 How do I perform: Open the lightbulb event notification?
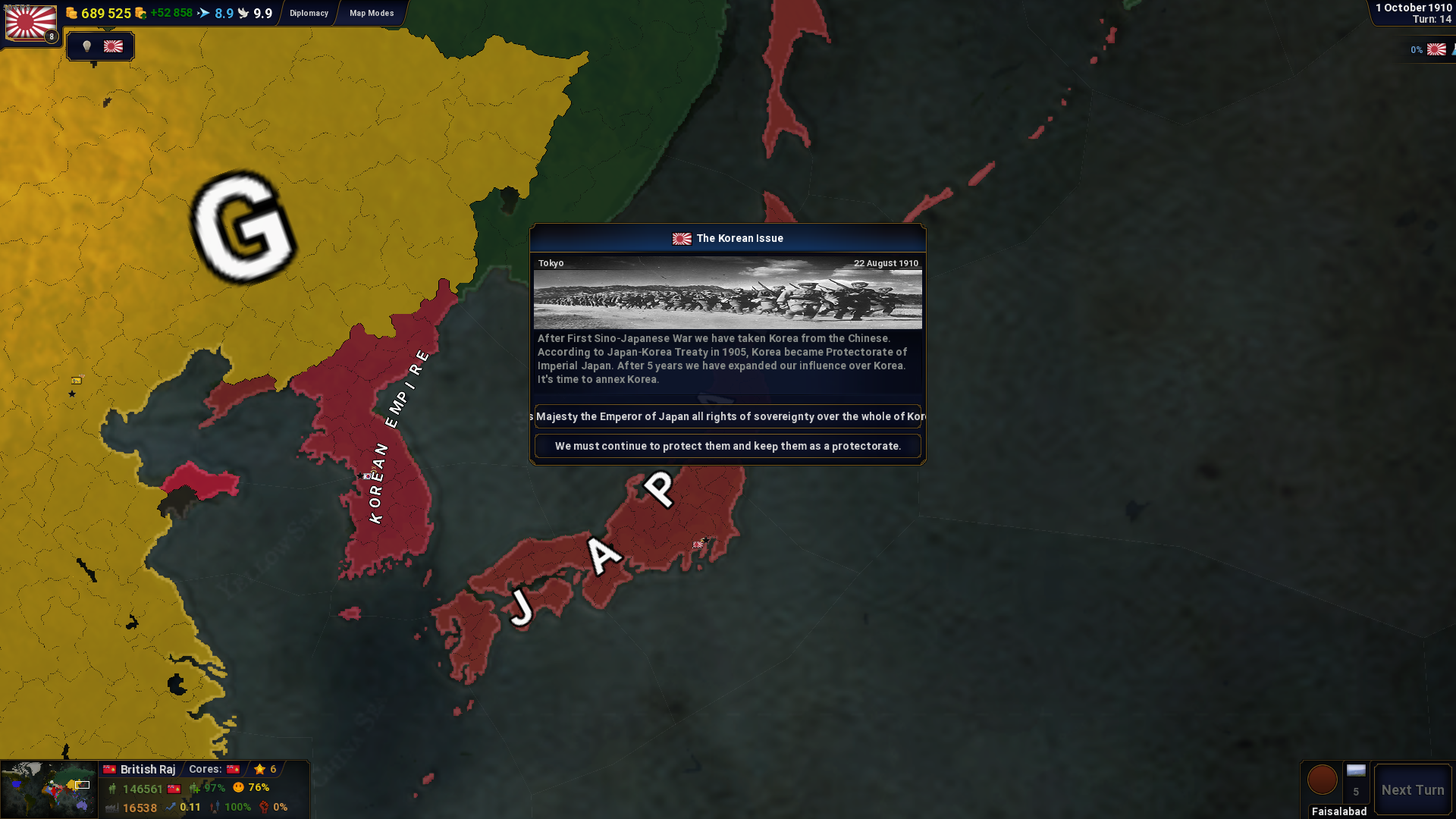coord(87,46)
